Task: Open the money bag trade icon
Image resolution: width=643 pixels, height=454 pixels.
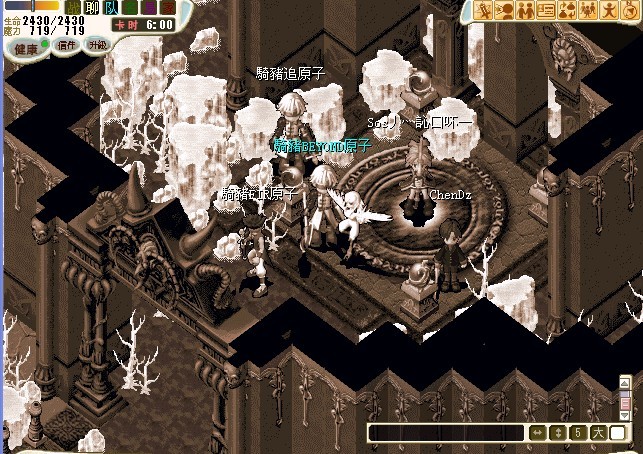Action: click(566, 10)
